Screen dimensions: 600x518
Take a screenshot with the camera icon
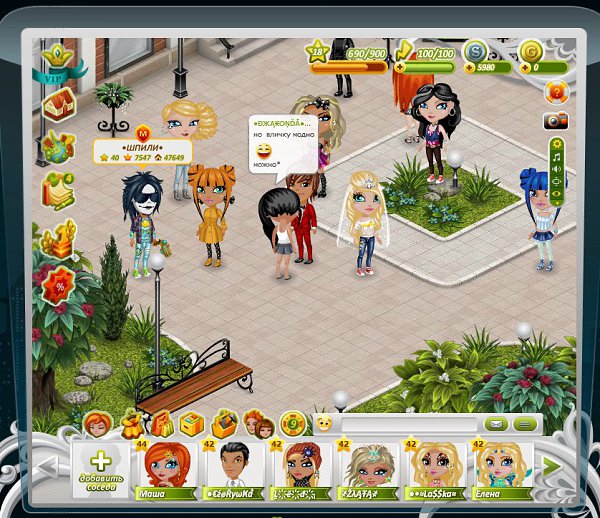coord(556,121)
